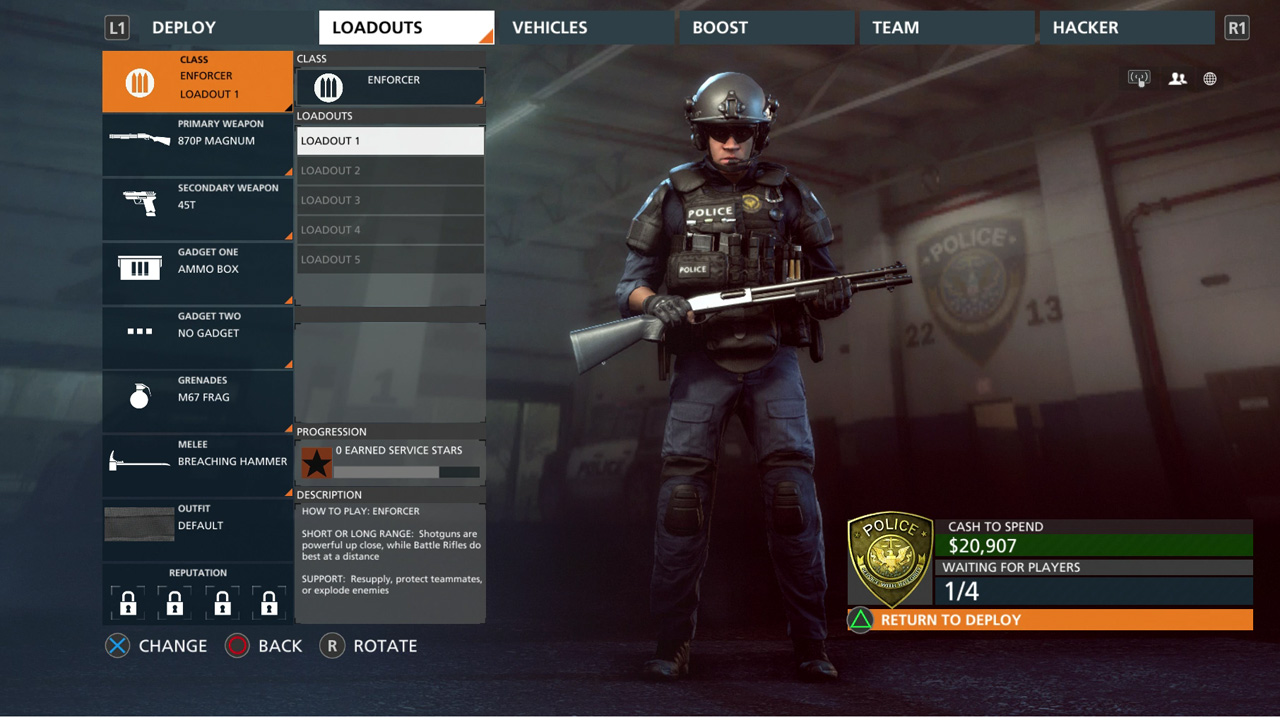Change the 870P Magnum primary weapon
Screen dimensions: 1280x720
198,145
